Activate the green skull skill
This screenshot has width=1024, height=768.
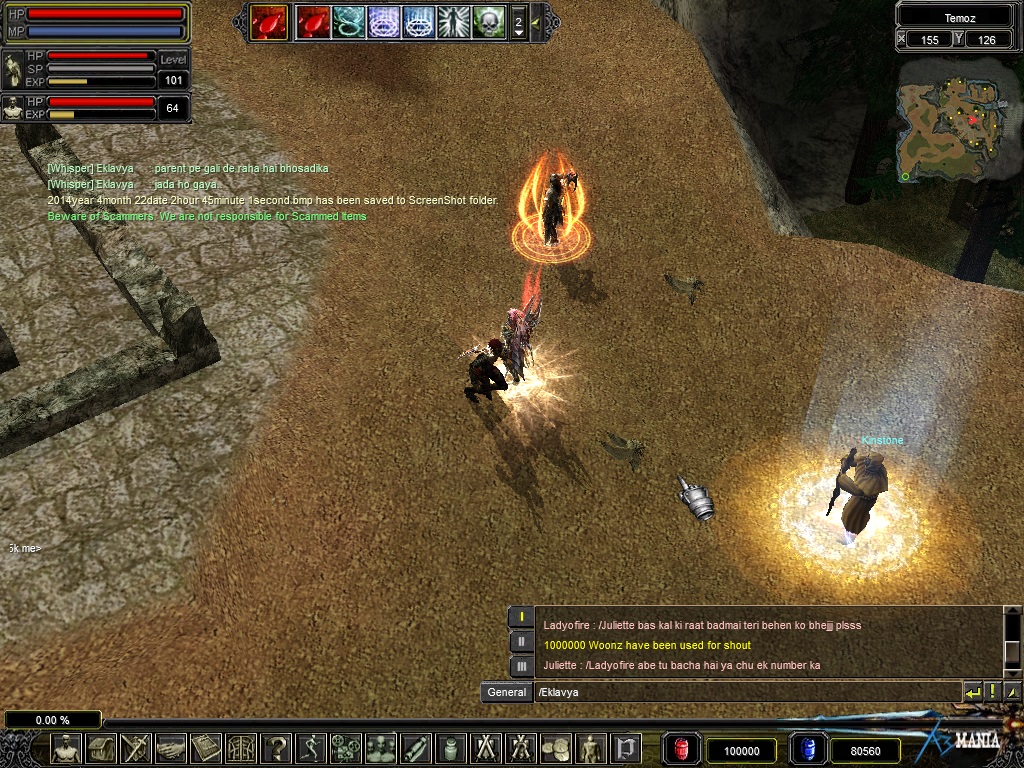coord(489,21)
